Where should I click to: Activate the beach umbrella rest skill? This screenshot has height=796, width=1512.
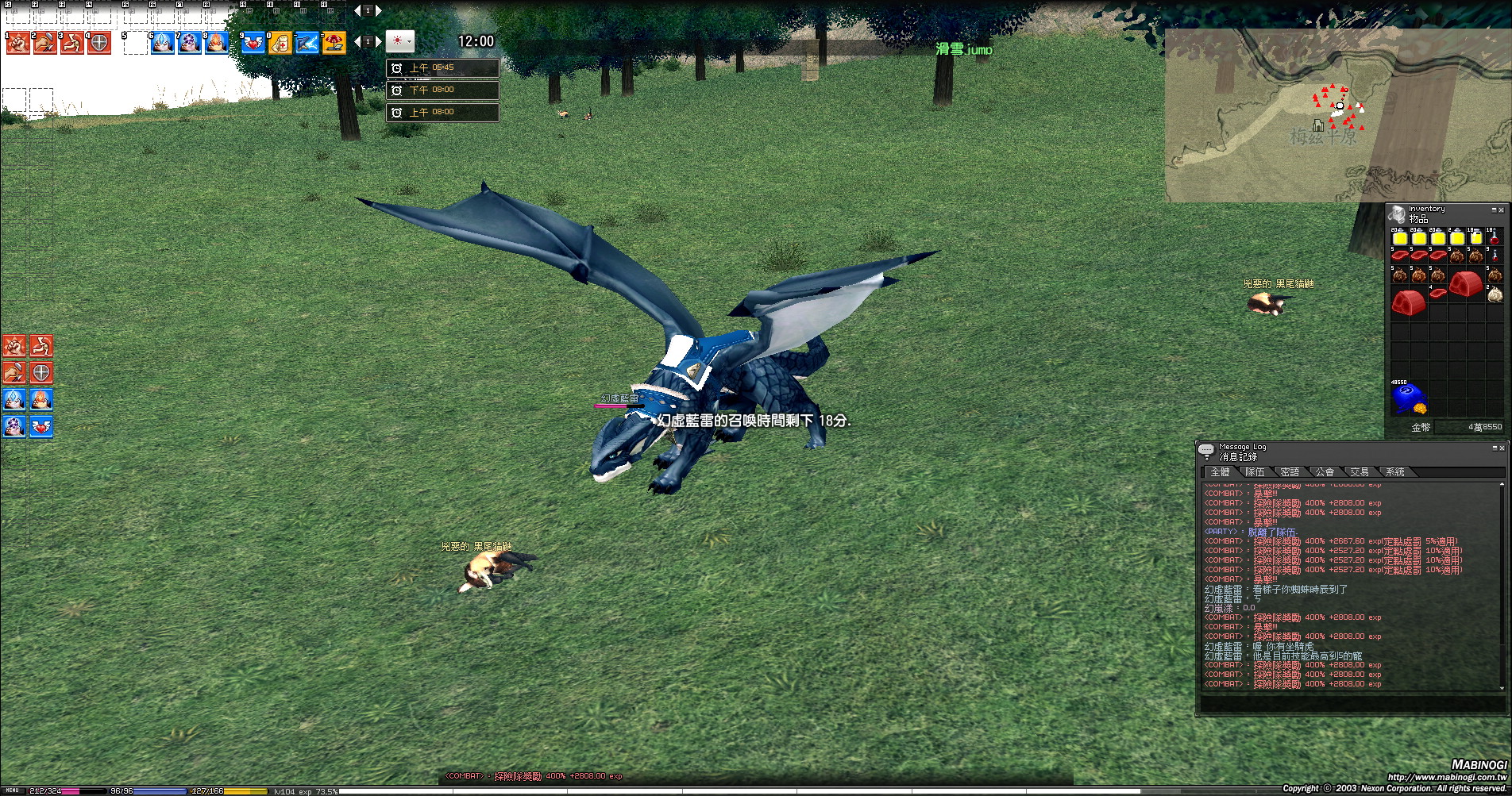334,43
